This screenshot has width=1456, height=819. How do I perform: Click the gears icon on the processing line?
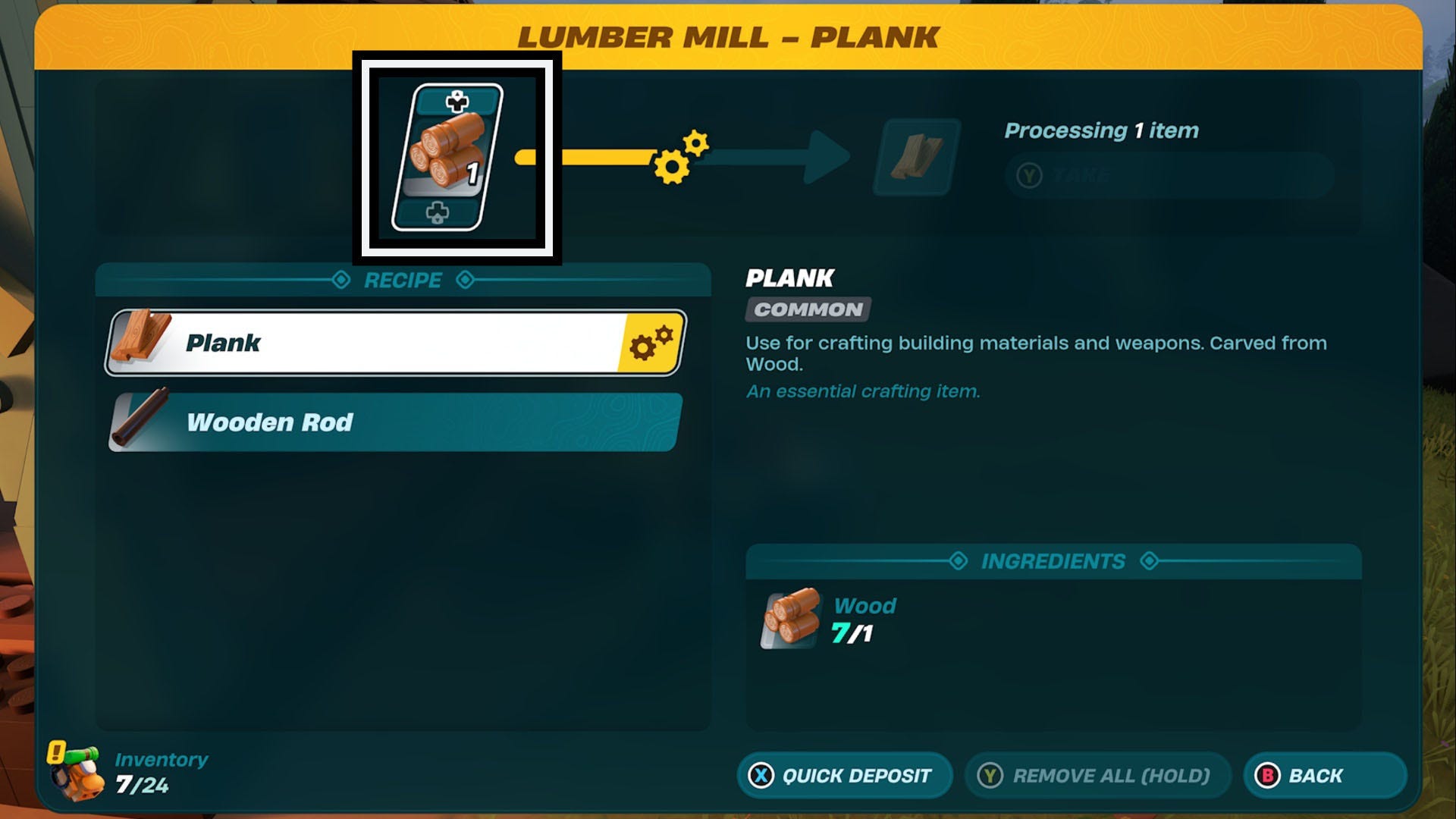(675, 157)
